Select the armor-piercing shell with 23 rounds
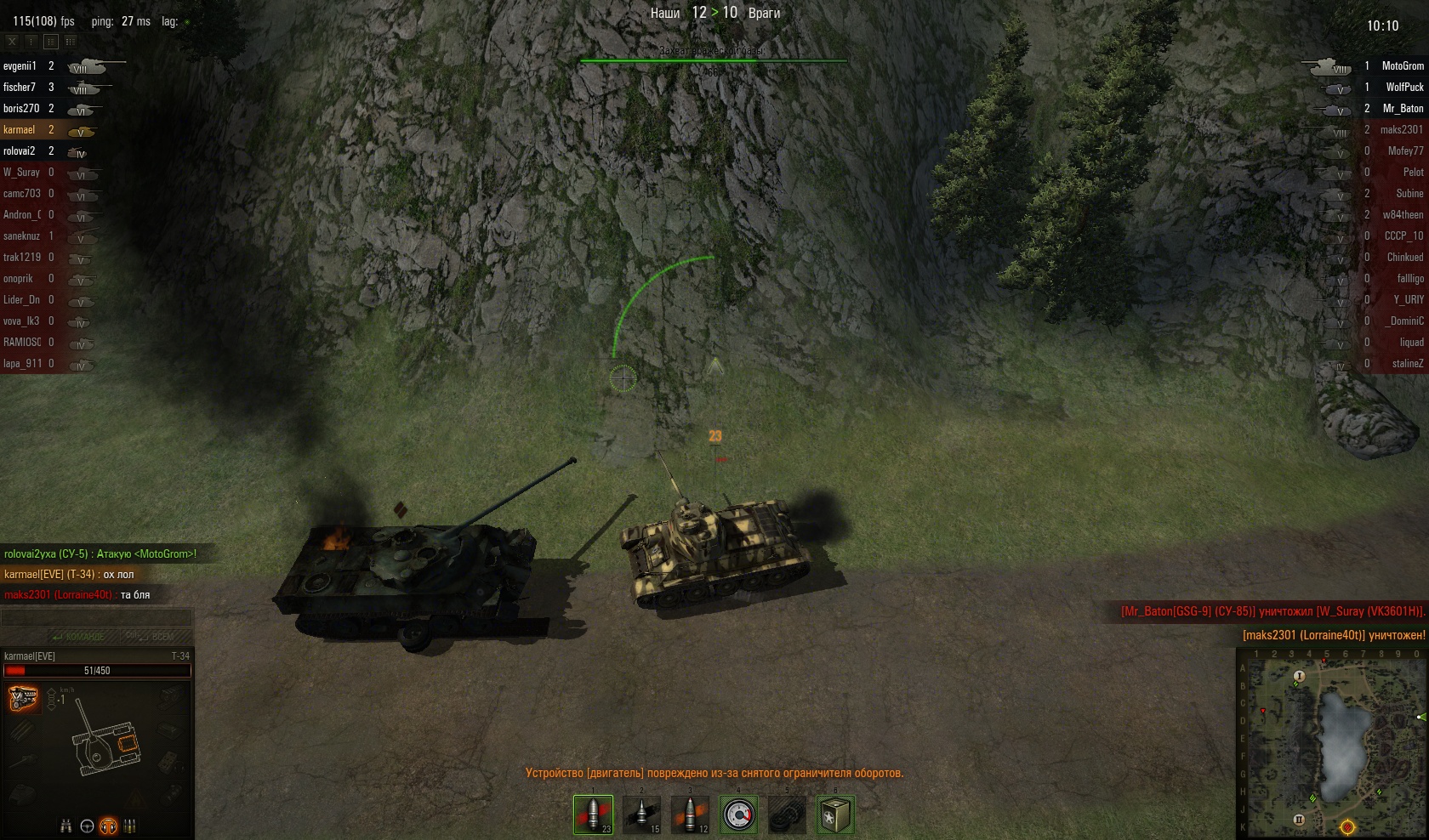Viewport: 1429px width, 840px height. (593, 814)
